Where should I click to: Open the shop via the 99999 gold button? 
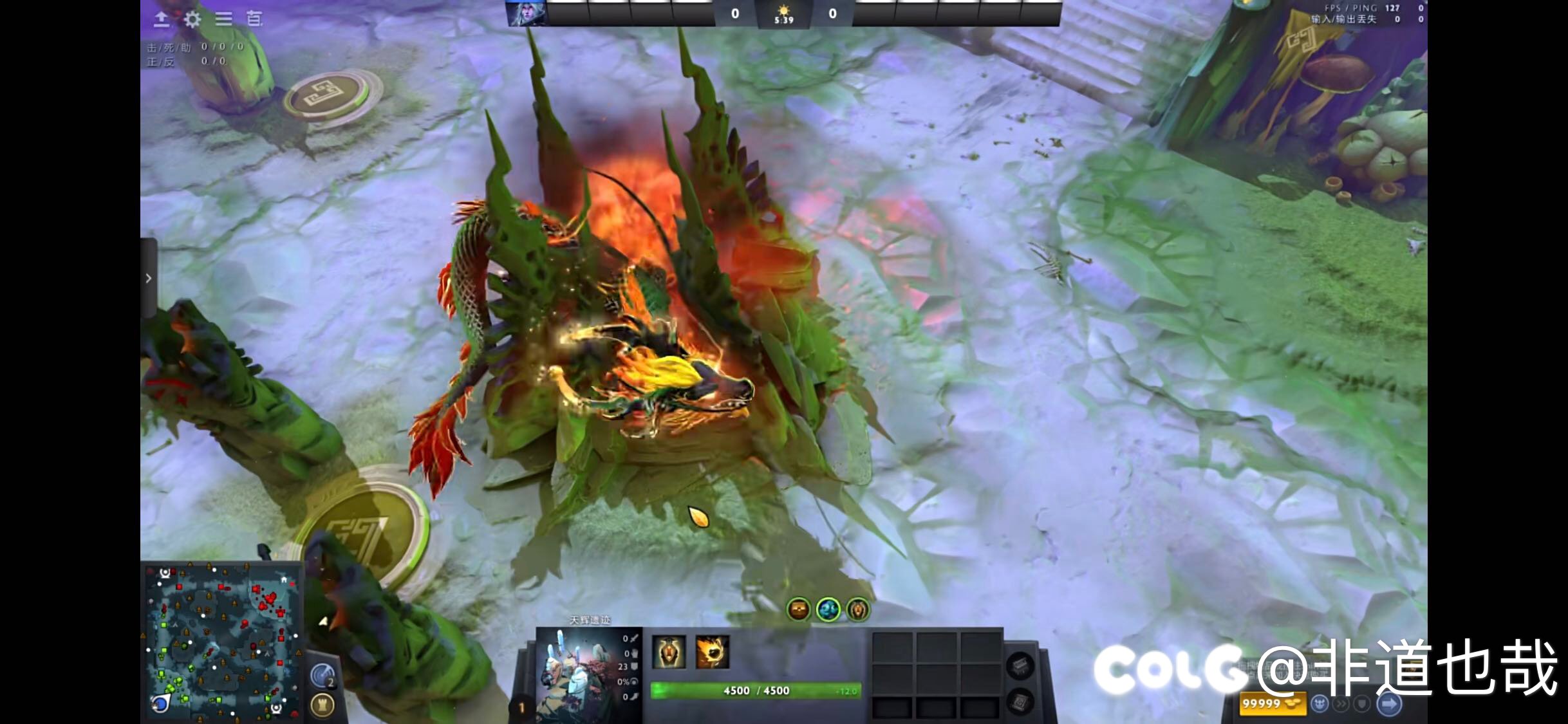[1272, 703]
